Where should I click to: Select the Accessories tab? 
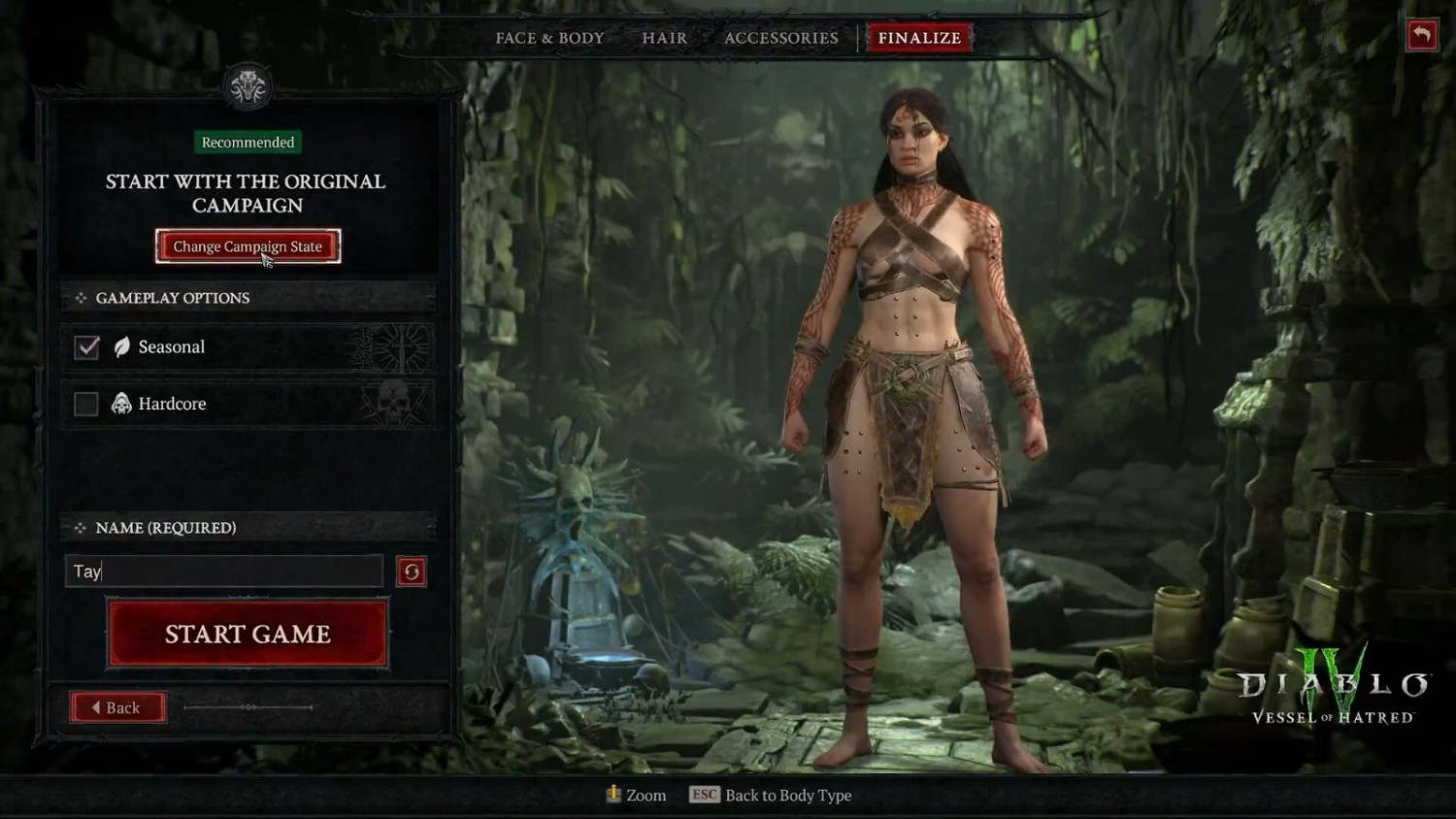tap(780, 38)
